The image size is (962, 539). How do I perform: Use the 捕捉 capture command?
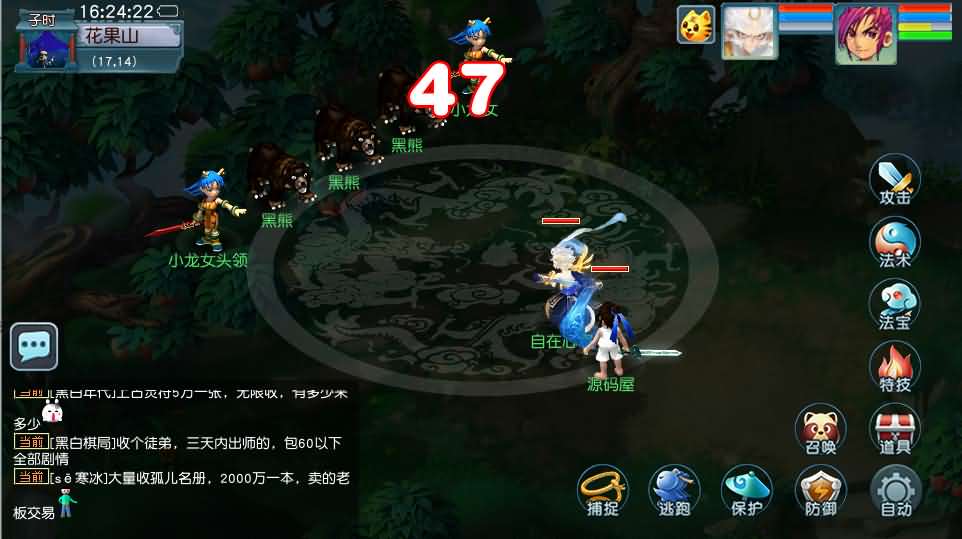tap(602, 492)
